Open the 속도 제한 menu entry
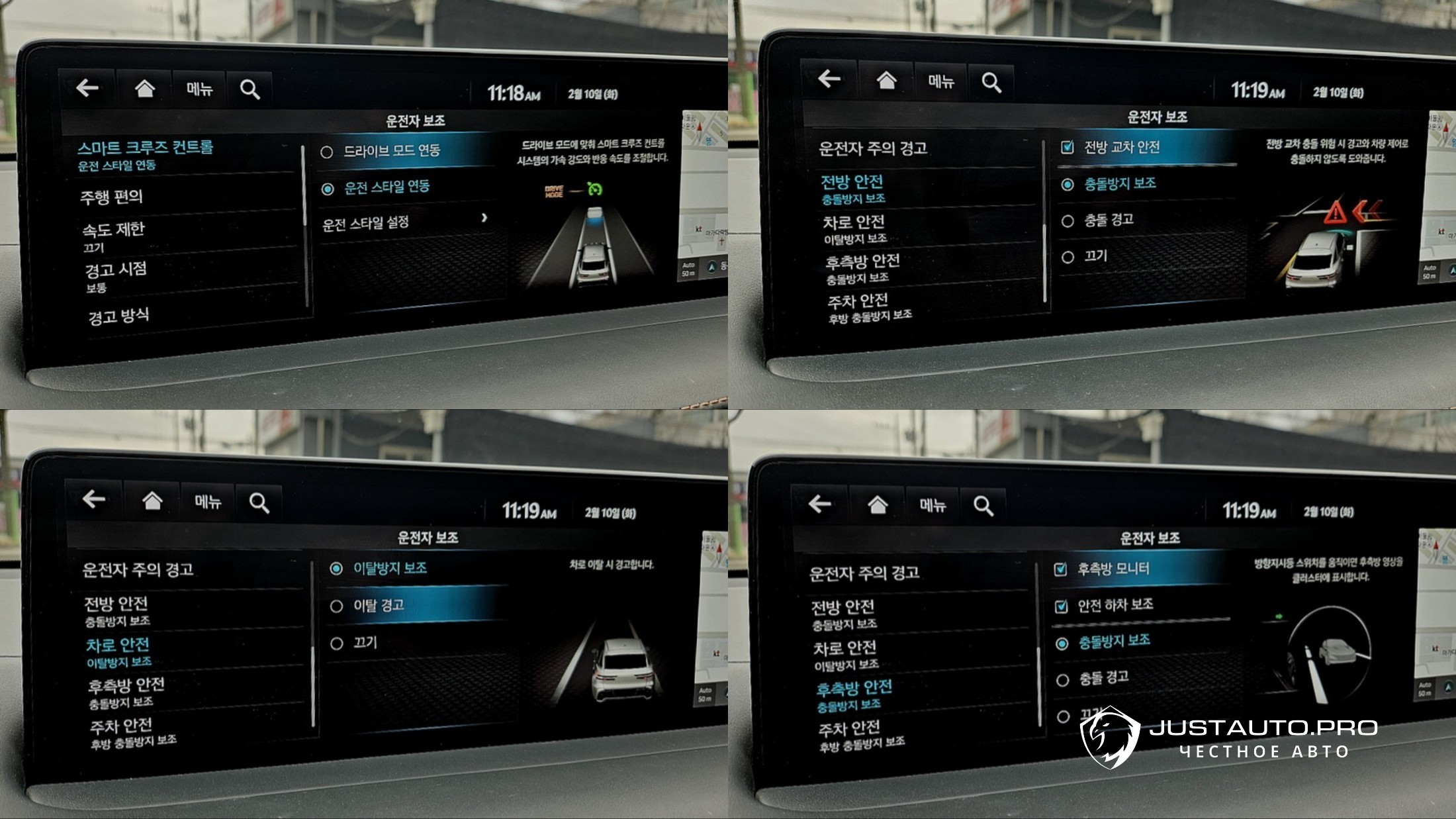 pos(113,235)
